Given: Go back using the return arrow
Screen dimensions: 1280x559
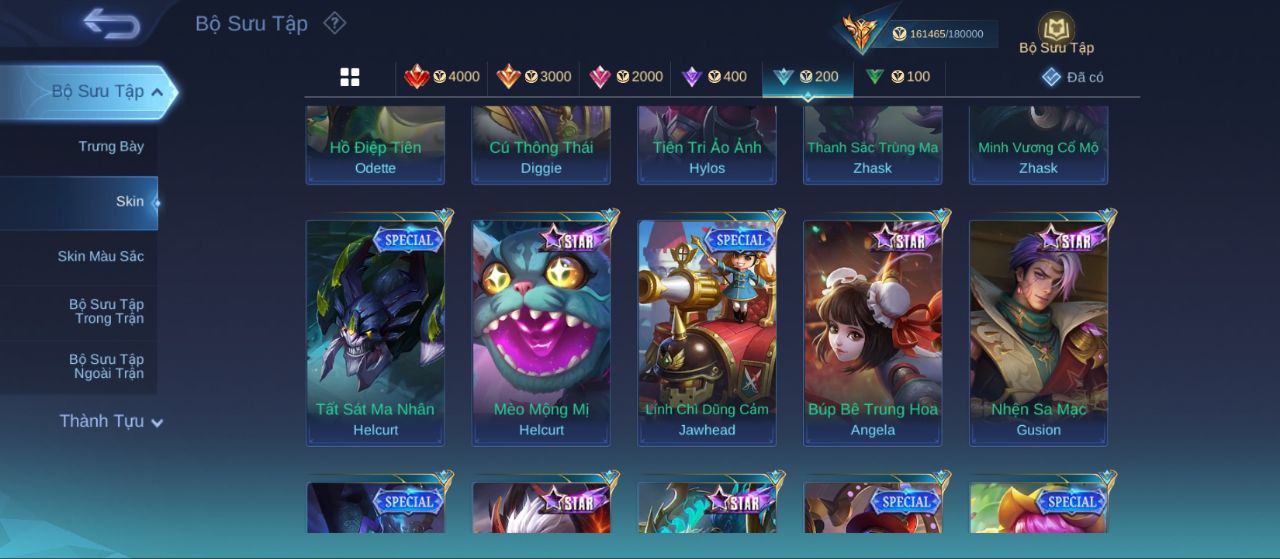Looking at the screenshot, I should (111, 23).
